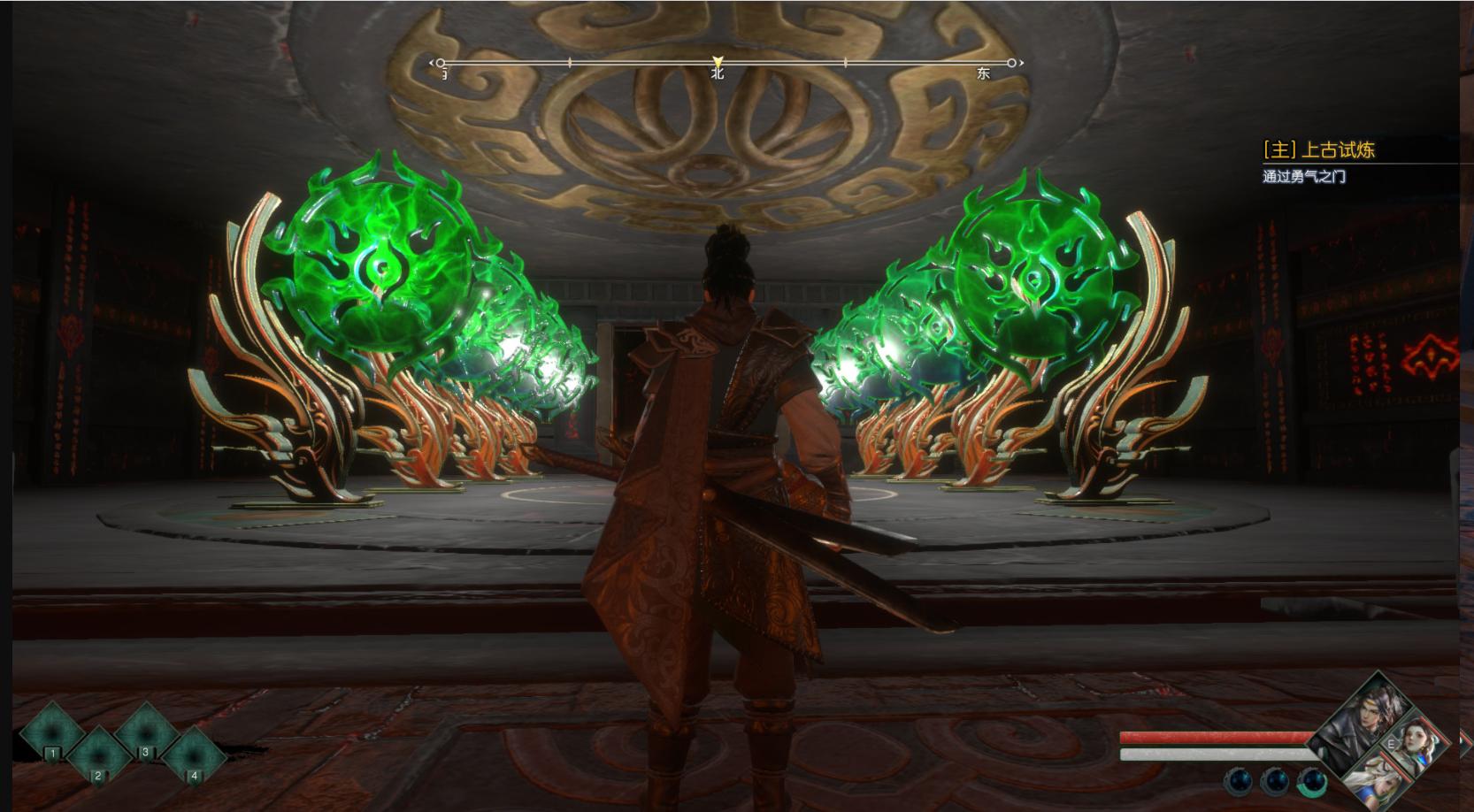The height and width of the screenshot is (812, 1474).
Task: Trigger the skill slot numbered 4
Action: click(193, 755)
